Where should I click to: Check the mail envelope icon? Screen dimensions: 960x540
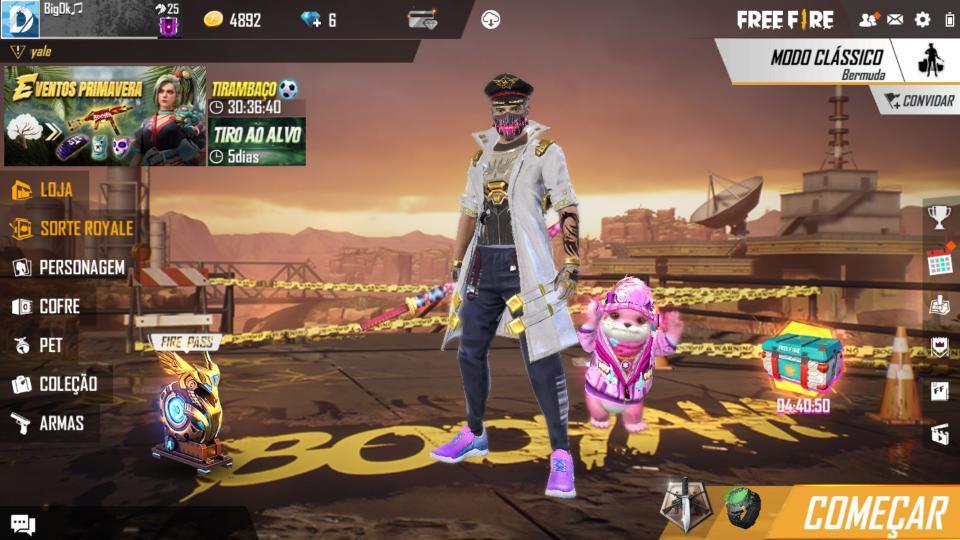point(895,20)
